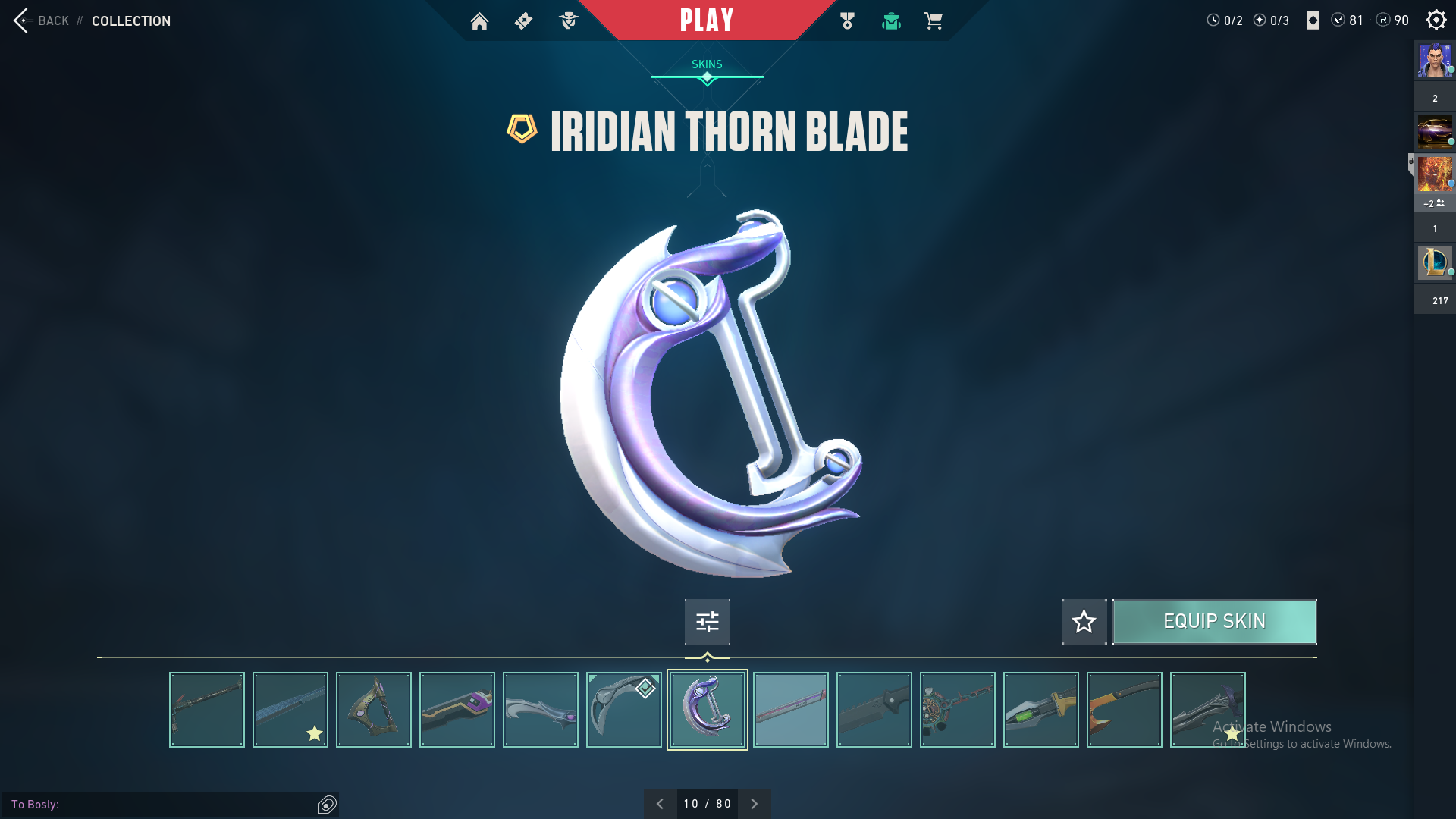Open the skin filter sliders button
1456x819 pixels.
(x=707, y=622)
